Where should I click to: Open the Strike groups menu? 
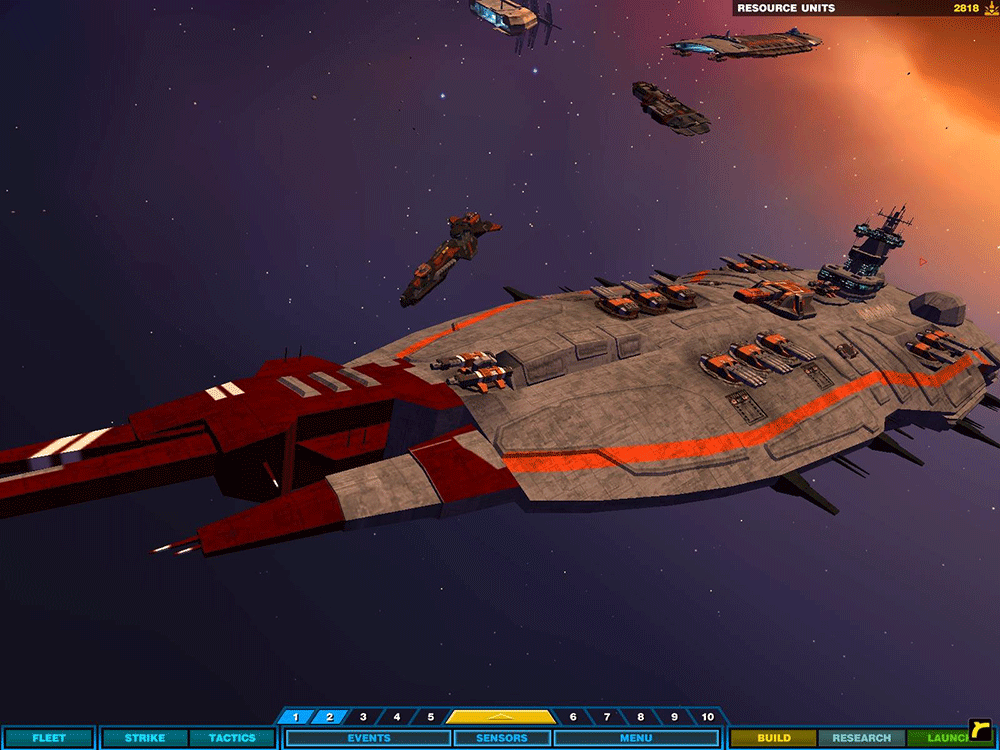[145, 738]
